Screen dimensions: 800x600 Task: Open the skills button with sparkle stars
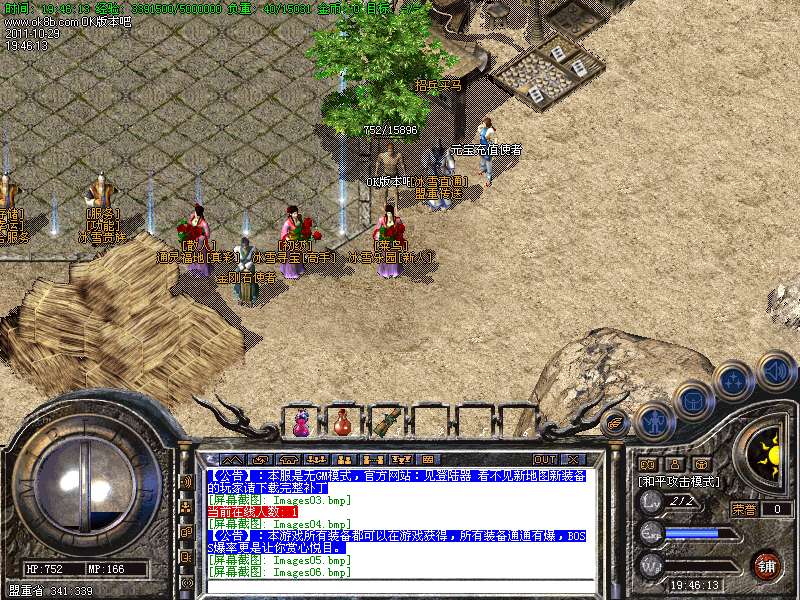pos(734,381)
